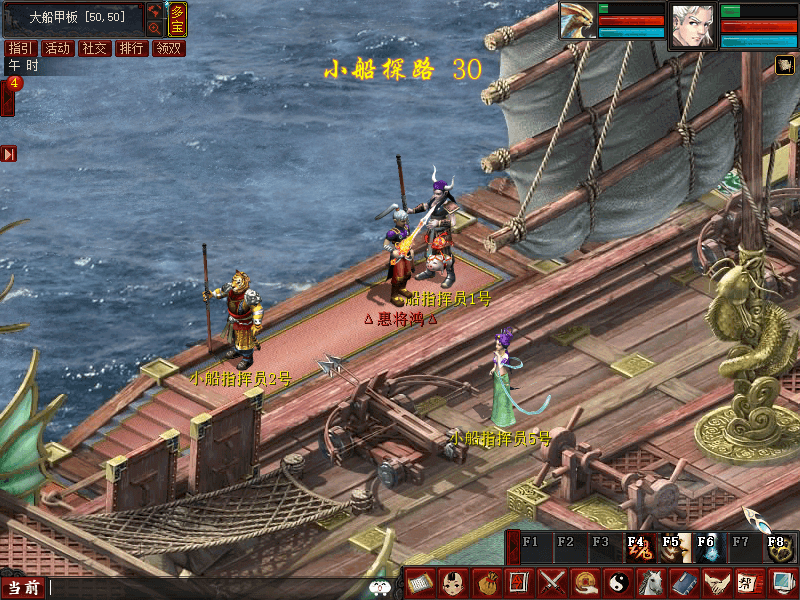
Task: Open the yin-yang symbol menu
Action: (x=617, y=581)
